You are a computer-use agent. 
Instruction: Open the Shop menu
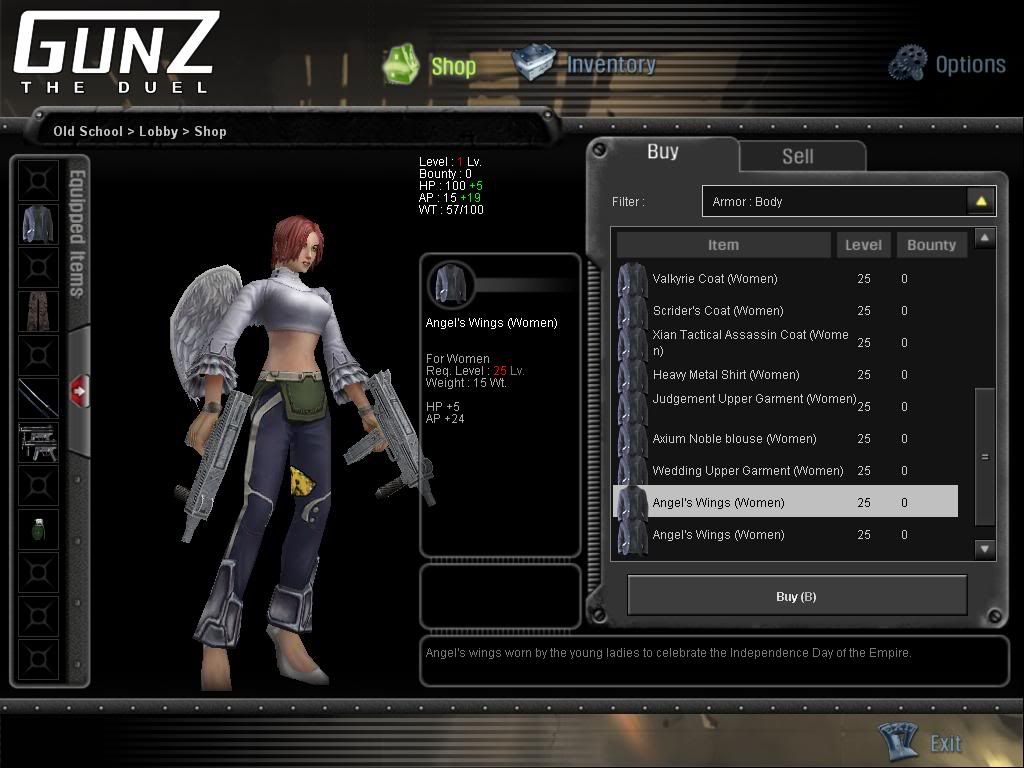[x=431, y=65]
